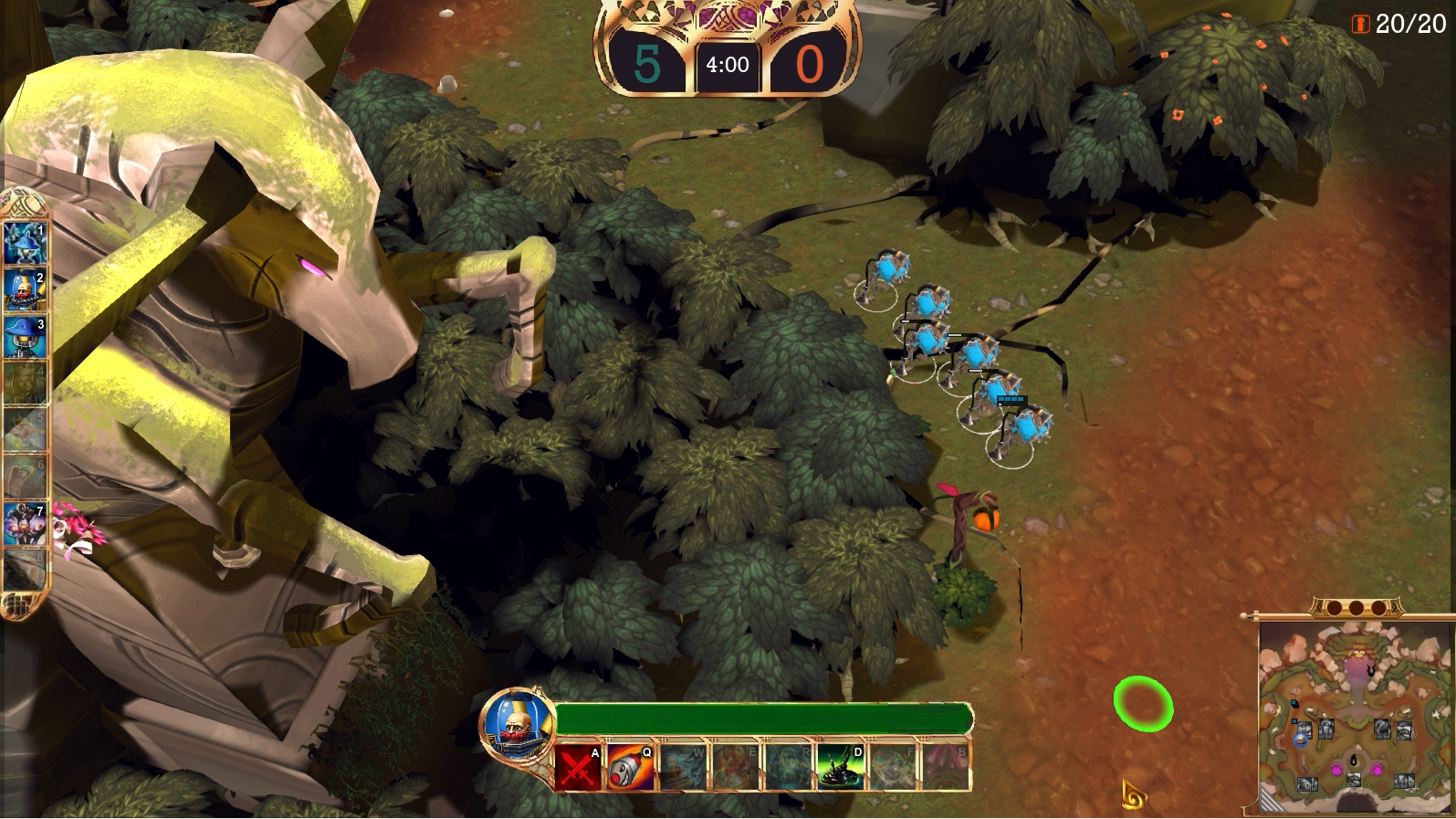The height and width of the screenshot is (819, 1456).
Task: Select the red-bearded hero in group 2
Action: (x=25, y=290)
